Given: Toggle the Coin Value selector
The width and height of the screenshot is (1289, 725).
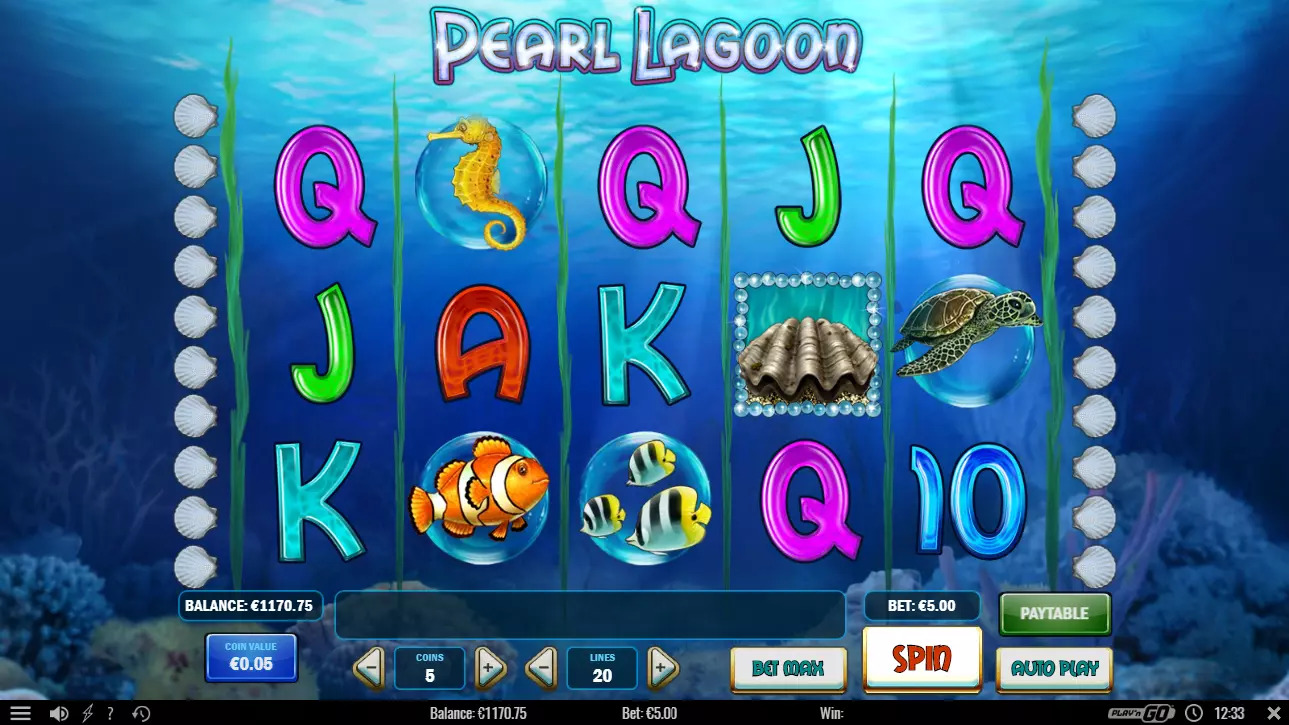Looking at the screenshot, I should click(x=250, y=657).
